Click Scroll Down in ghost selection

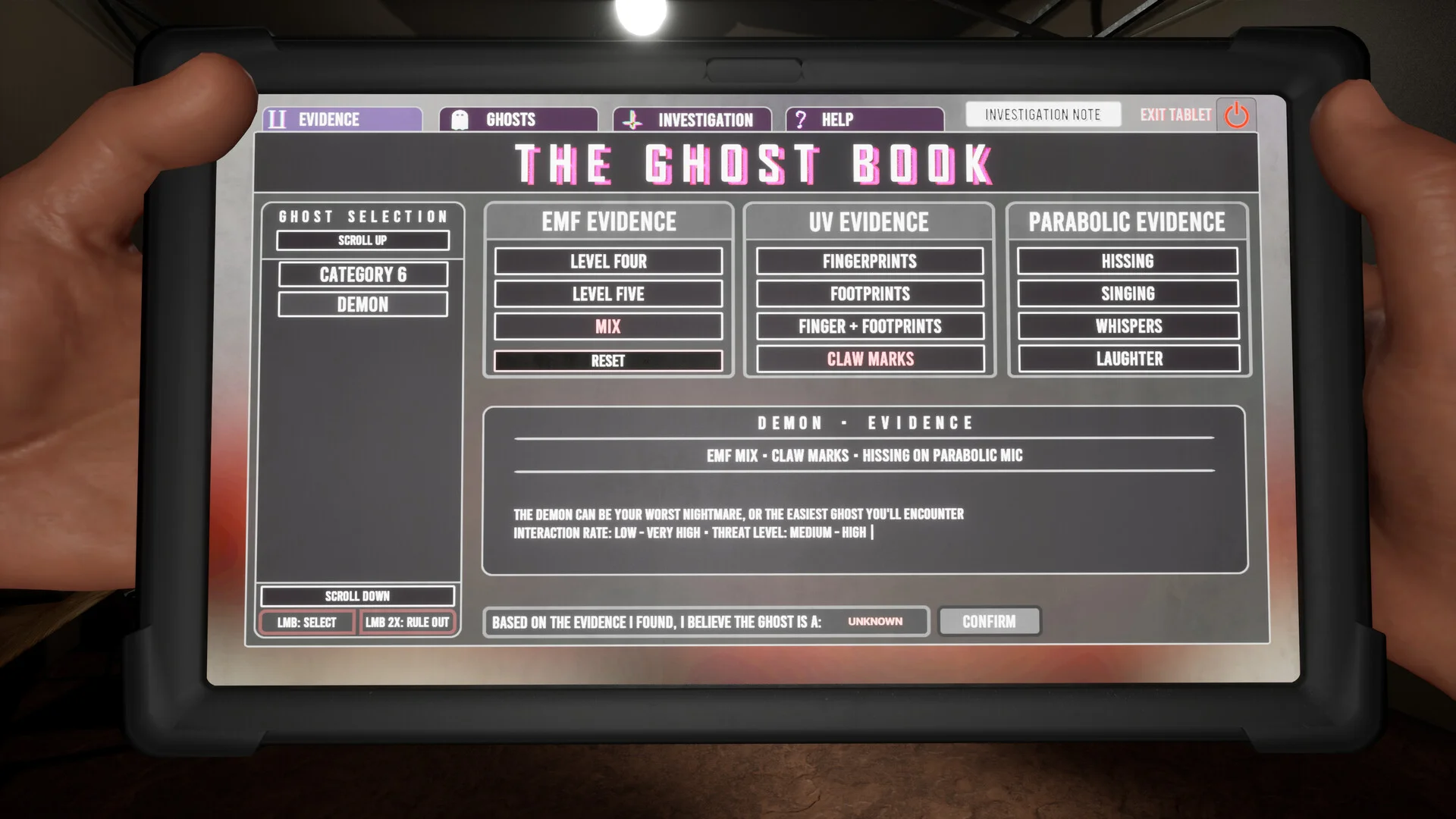[357, 596]
